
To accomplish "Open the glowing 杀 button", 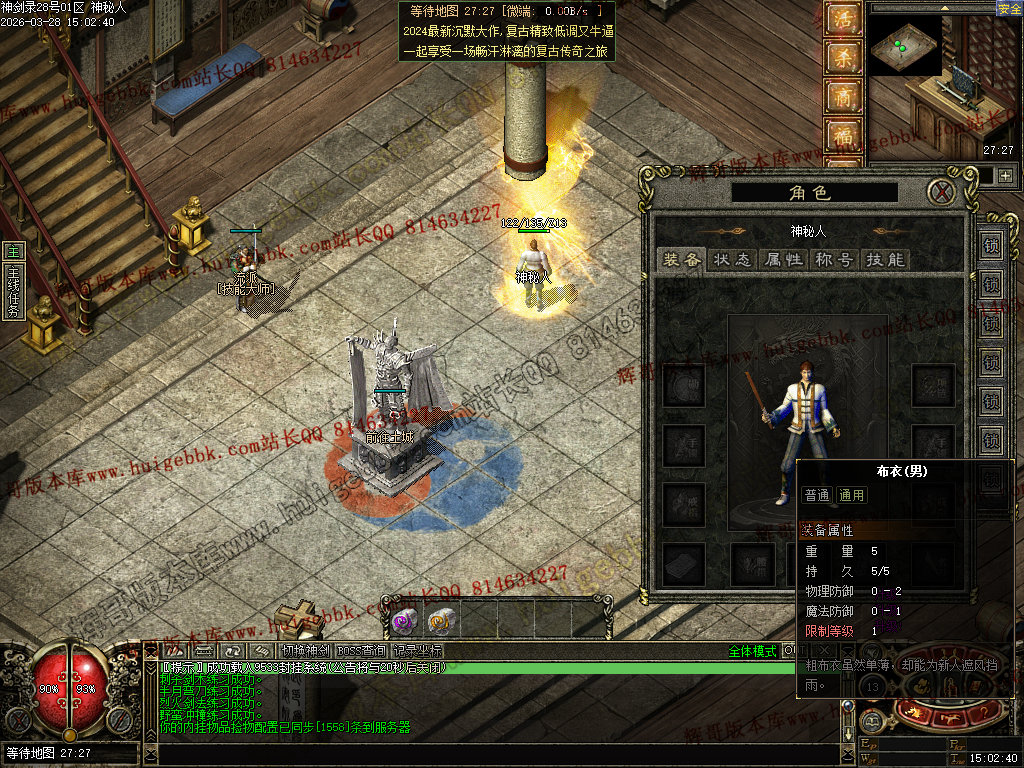I will coord(842,57).
